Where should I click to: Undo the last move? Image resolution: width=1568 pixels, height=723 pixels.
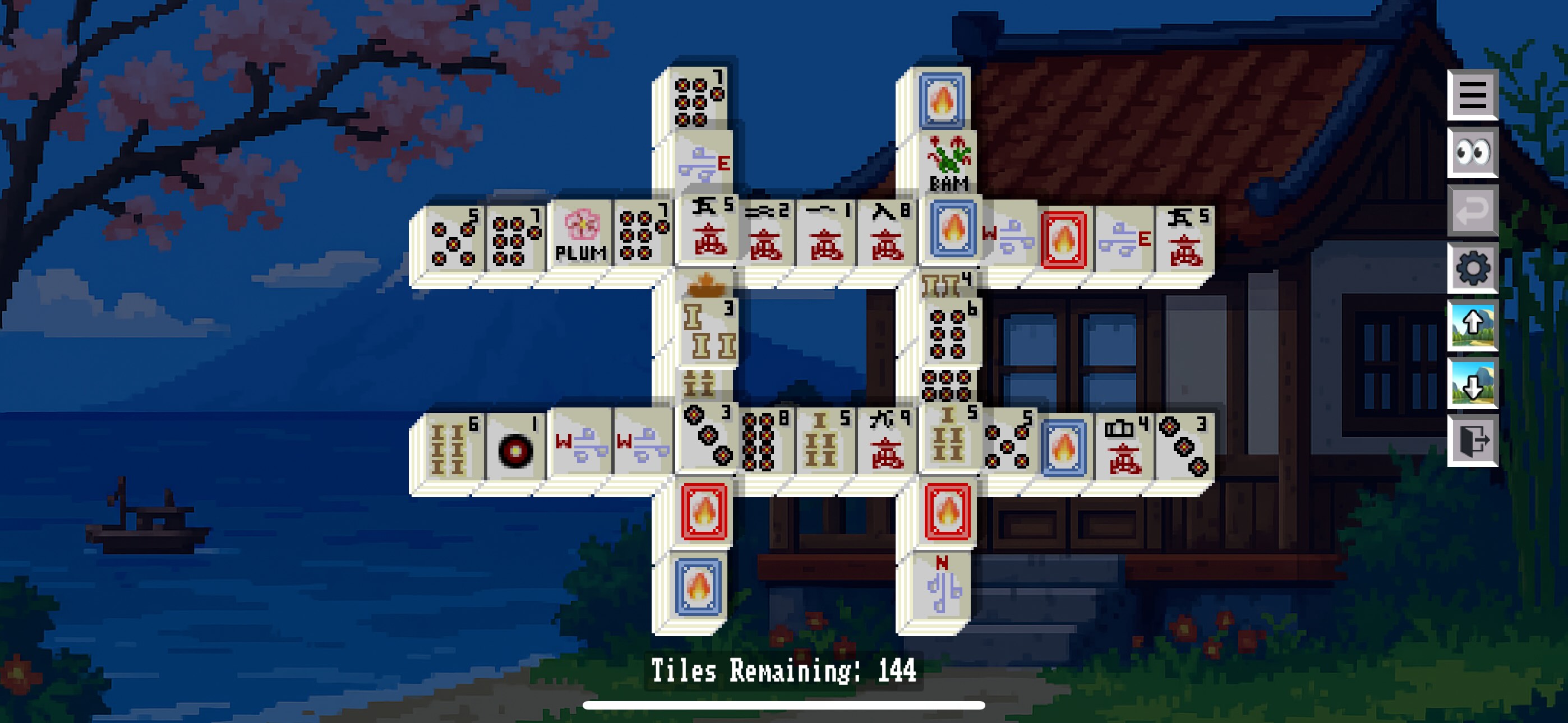click(x=1472, y=210)
